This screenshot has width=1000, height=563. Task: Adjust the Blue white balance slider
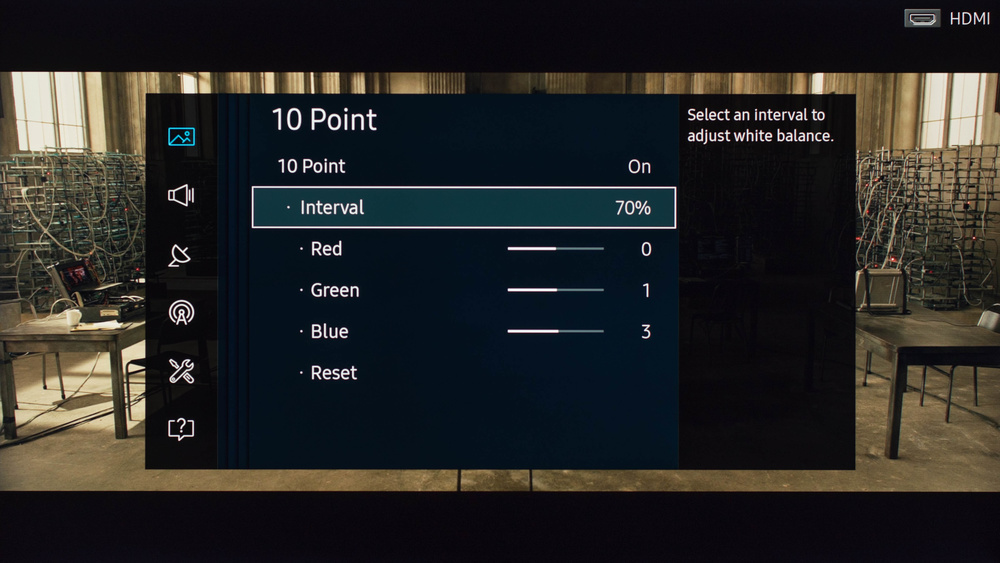coord(555,331)
